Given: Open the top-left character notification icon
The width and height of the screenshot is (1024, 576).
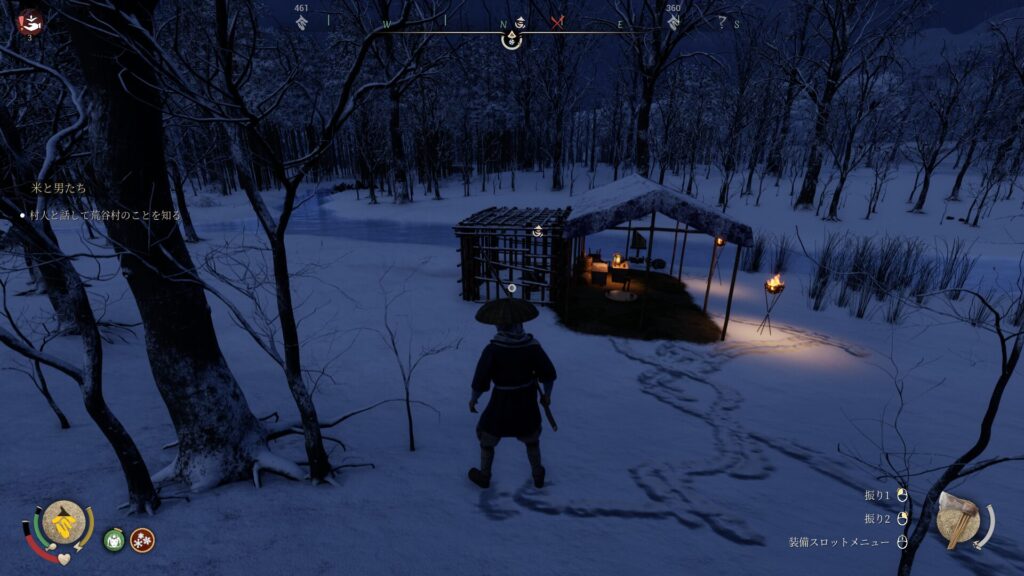Looking at the screenshot, I should click(x=30, y=21).
